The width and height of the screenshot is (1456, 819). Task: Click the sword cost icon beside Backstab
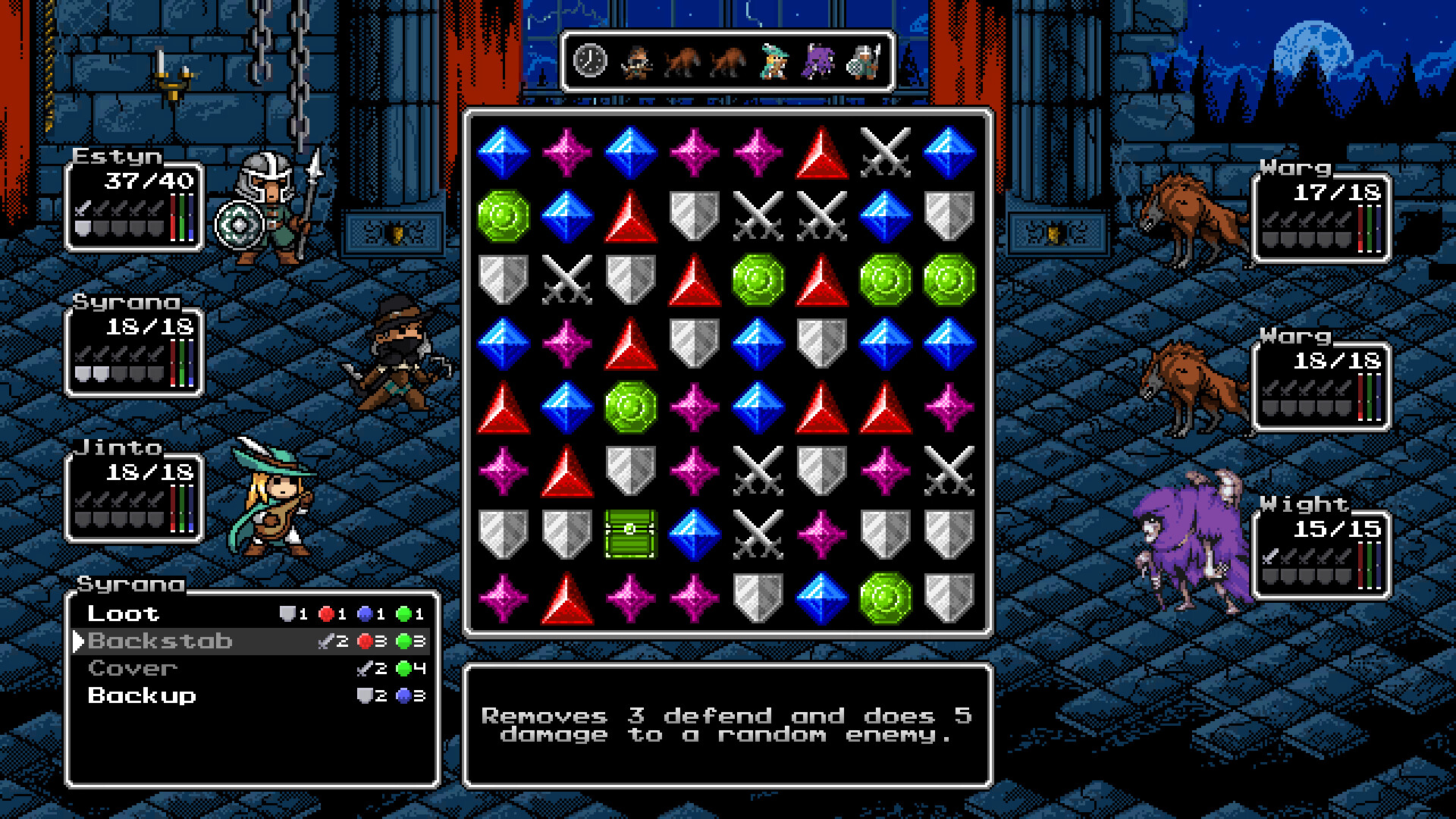[x=326, y=641]
